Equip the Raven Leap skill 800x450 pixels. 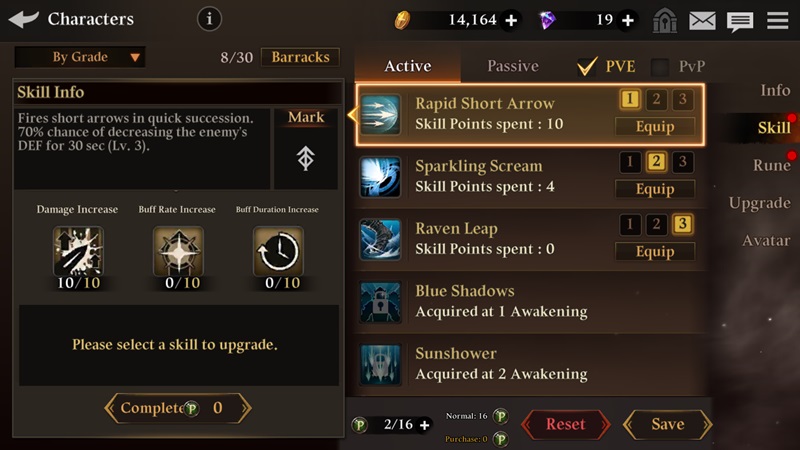tap(655, 252)
